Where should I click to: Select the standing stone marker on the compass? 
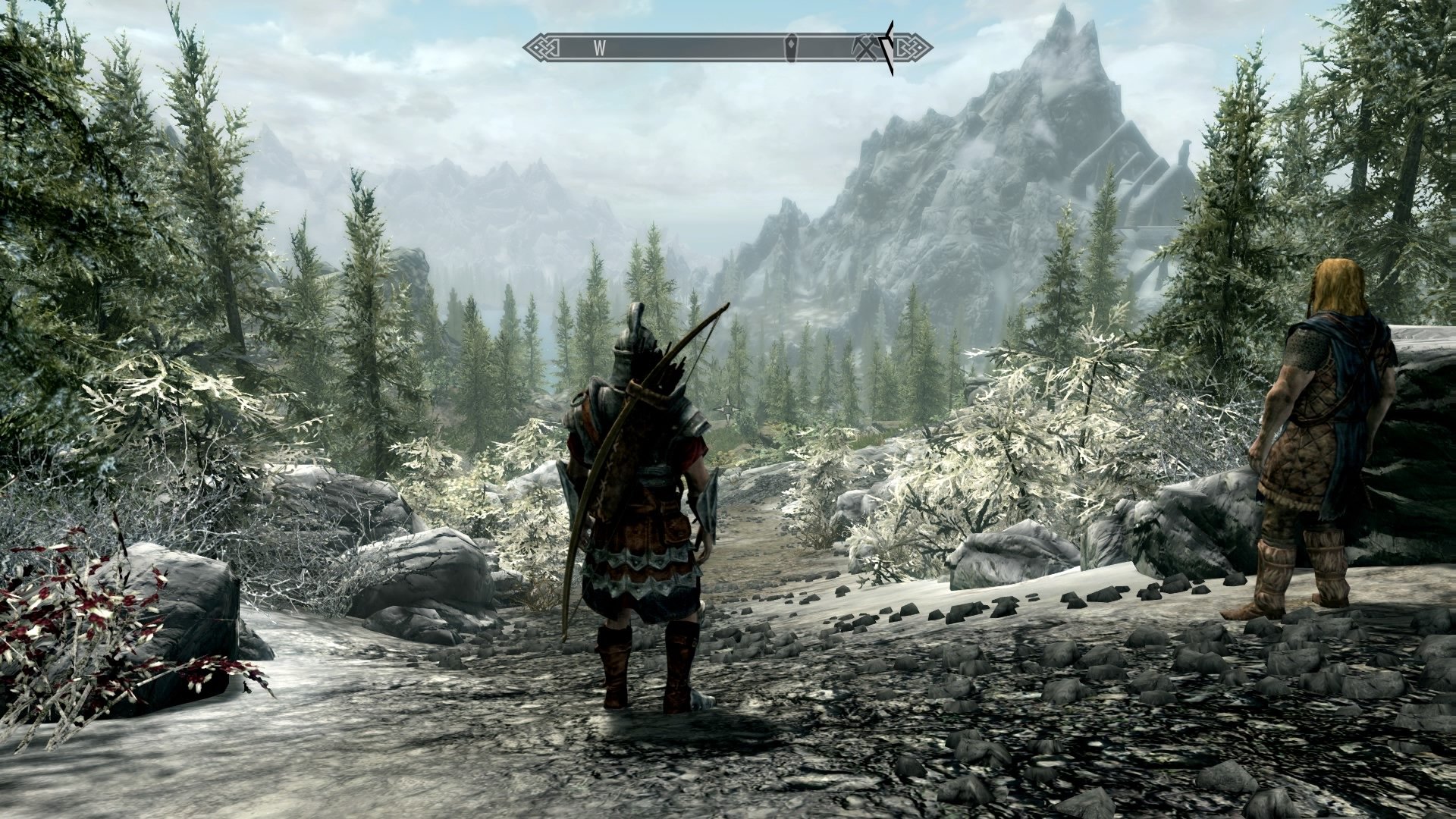[x=792, y=47]
